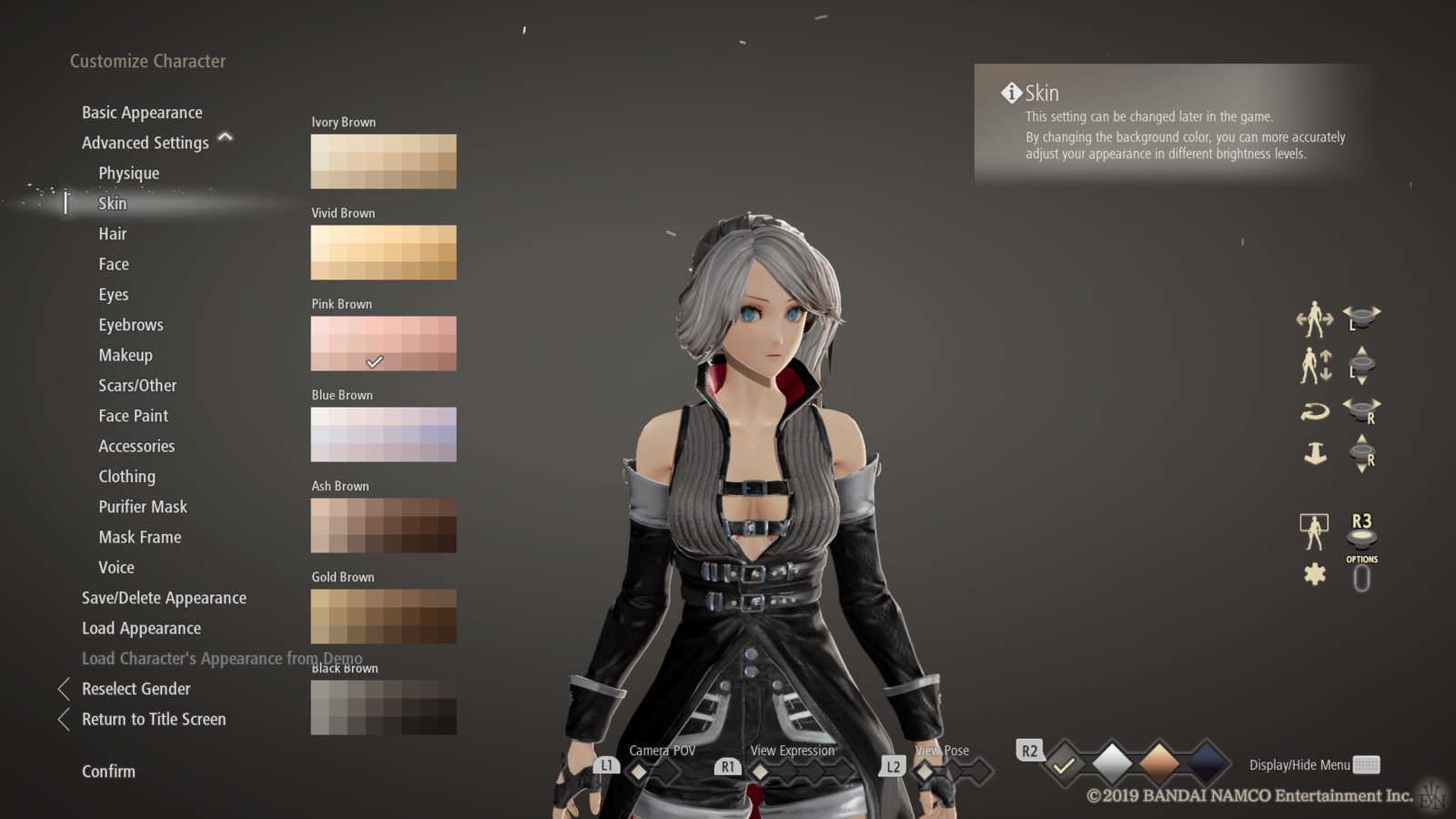The height and width of the screenshot is (819, 1456).
Task: Select the Hair customization category
Action: click(112, 234)
